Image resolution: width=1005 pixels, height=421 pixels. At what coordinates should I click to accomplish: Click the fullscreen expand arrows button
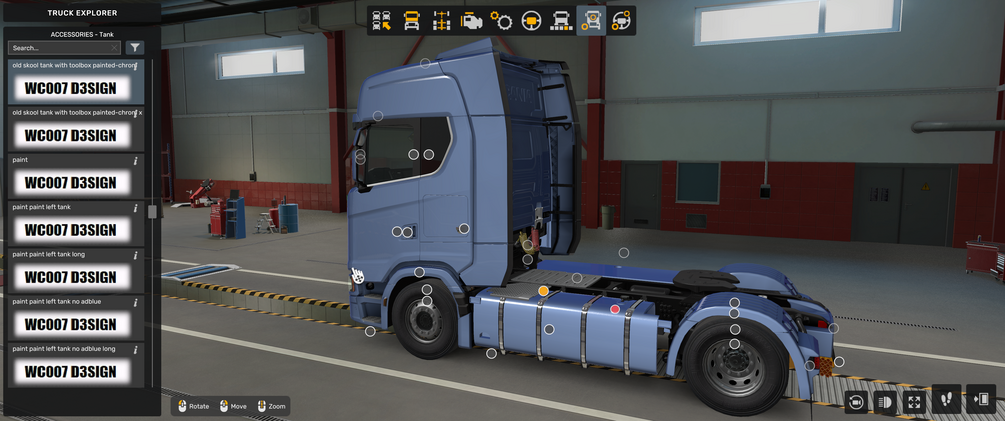point(914,401)
